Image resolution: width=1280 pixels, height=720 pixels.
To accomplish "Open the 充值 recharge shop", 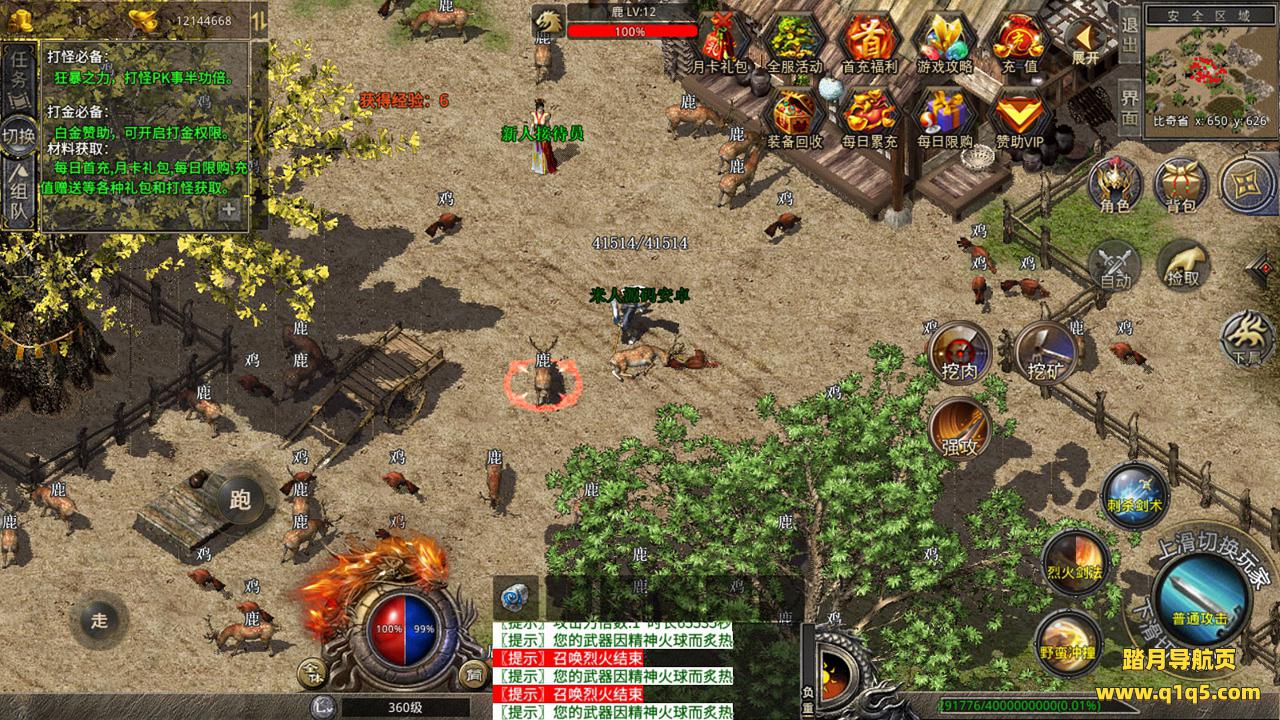I will (1018, 42).
